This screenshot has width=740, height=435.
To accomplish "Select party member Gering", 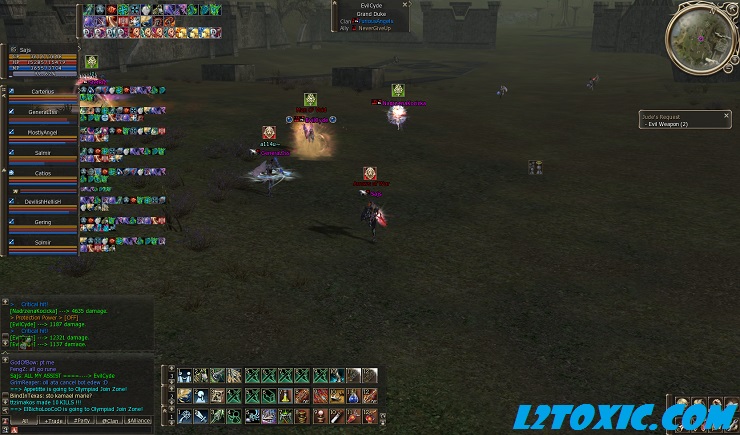I will (x=42, y=222).
